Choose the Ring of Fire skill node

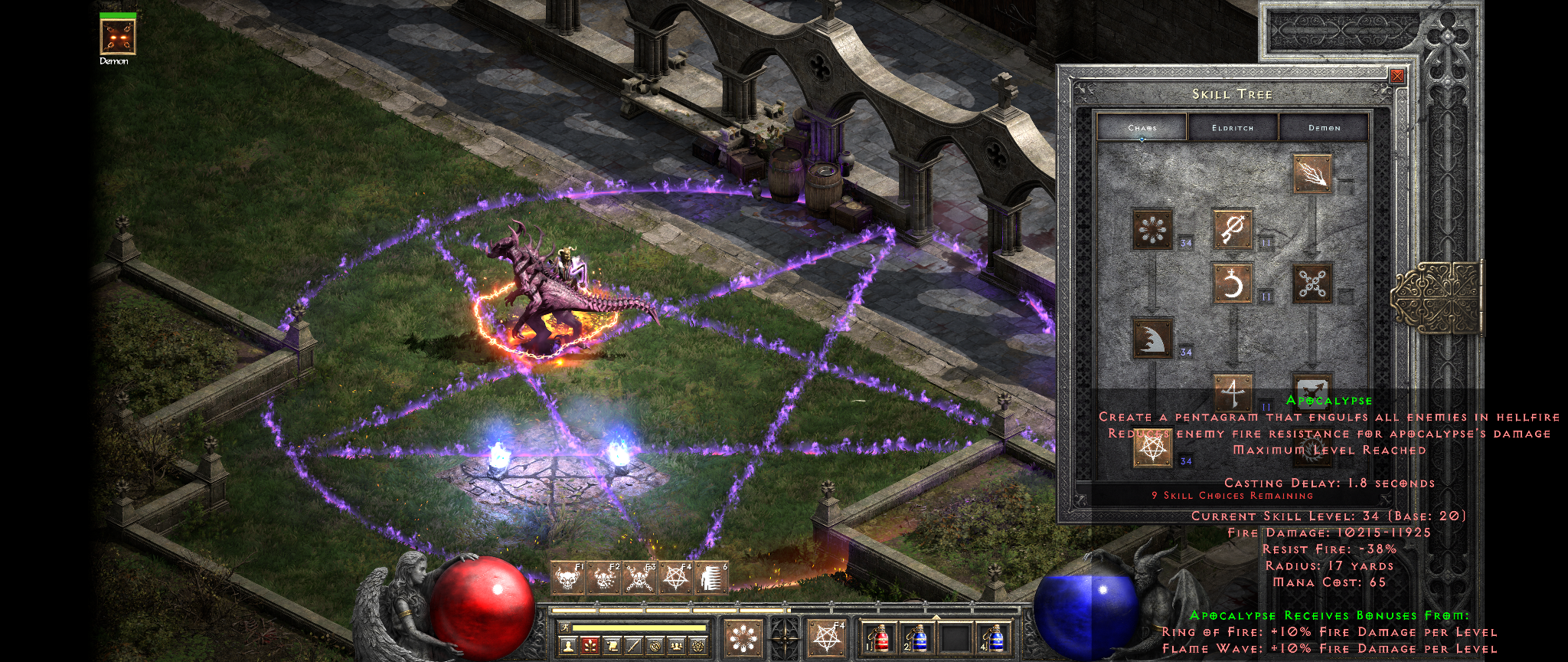click(x=1152, y=229)
